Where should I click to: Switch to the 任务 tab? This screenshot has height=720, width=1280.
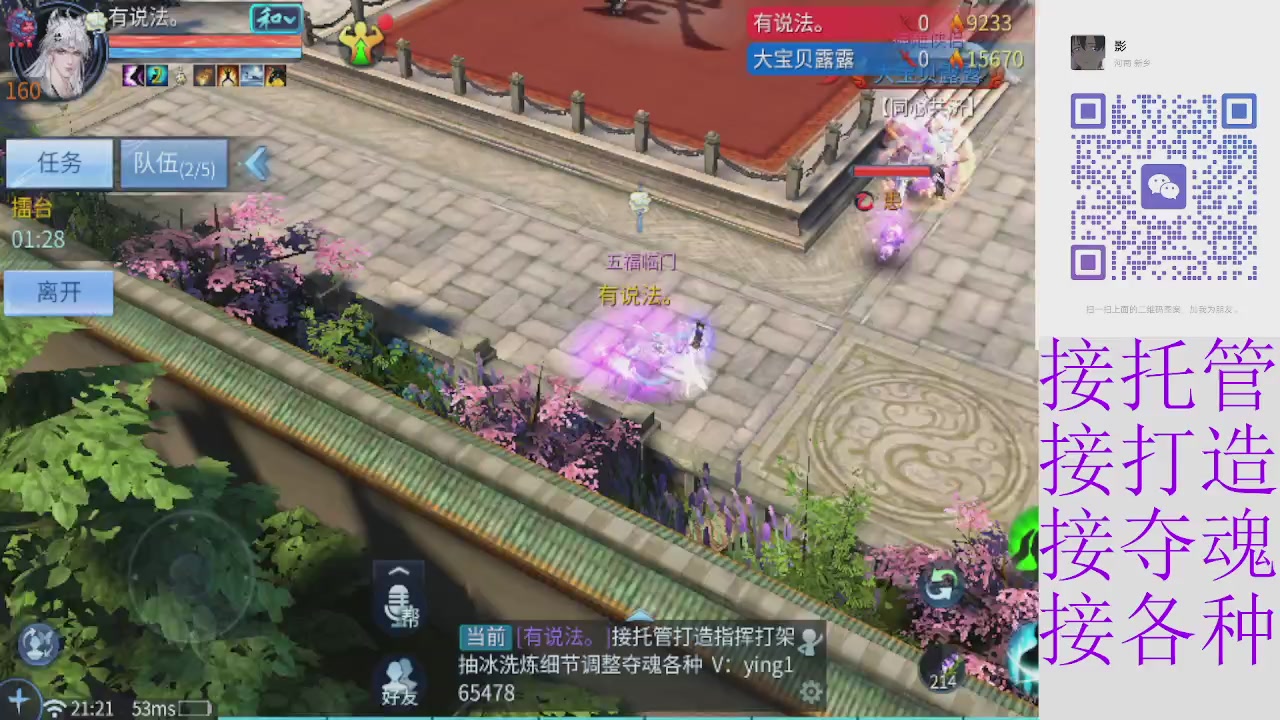[x=58, y=163]
